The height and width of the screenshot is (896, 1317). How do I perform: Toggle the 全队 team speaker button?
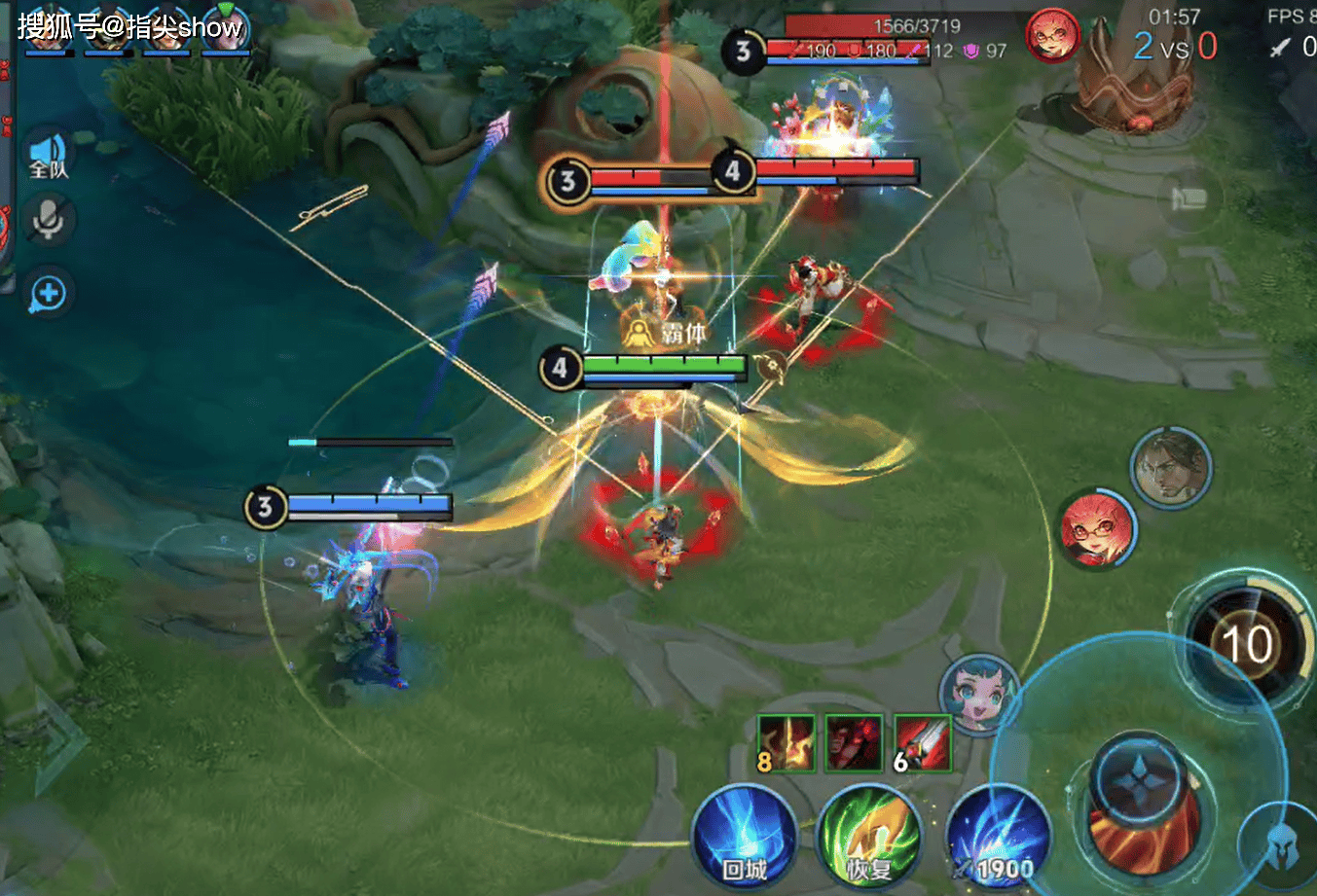(x=48, y=158)
